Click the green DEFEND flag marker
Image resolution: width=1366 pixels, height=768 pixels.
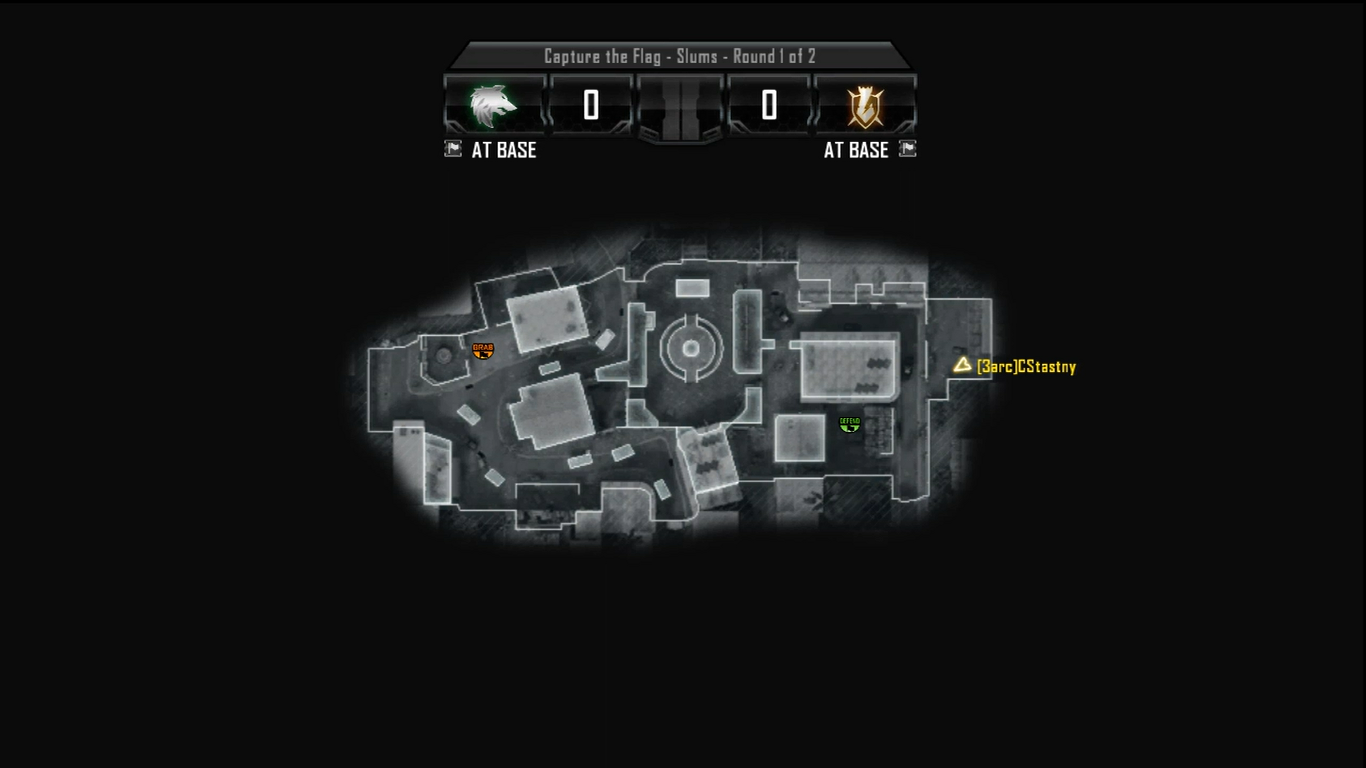850,424
